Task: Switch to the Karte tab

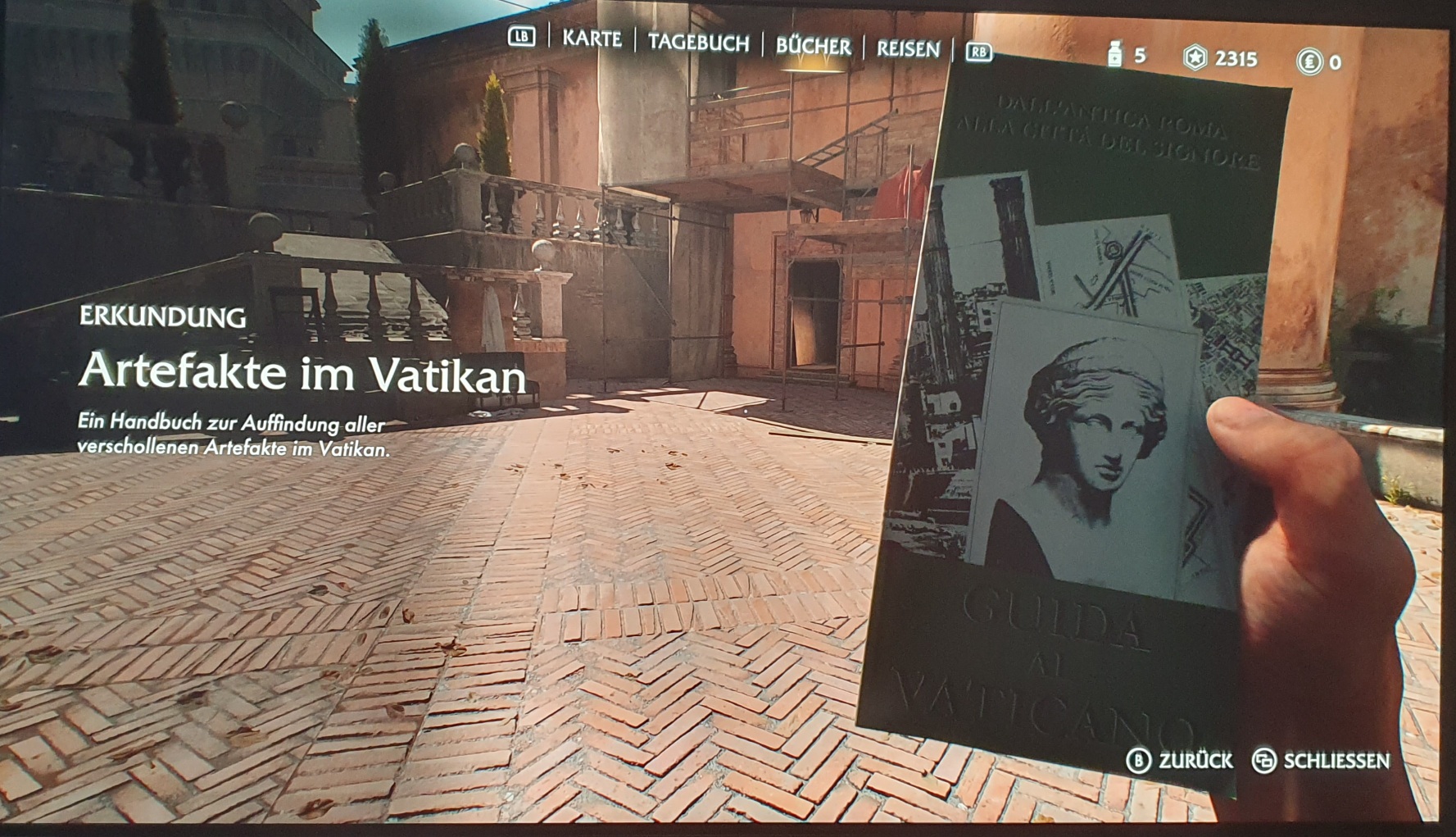Action: 592,39
